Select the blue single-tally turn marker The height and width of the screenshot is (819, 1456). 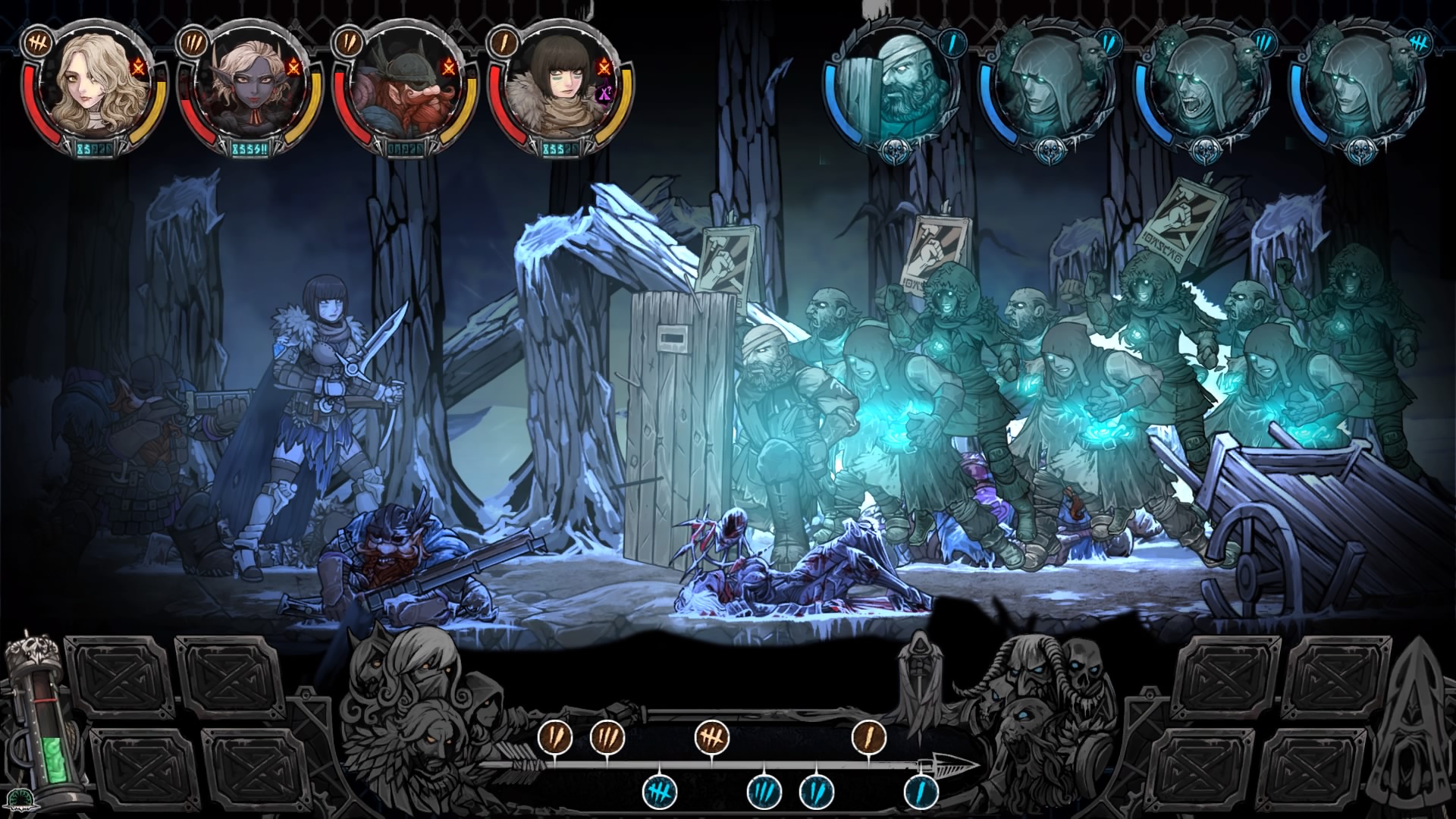921,792
